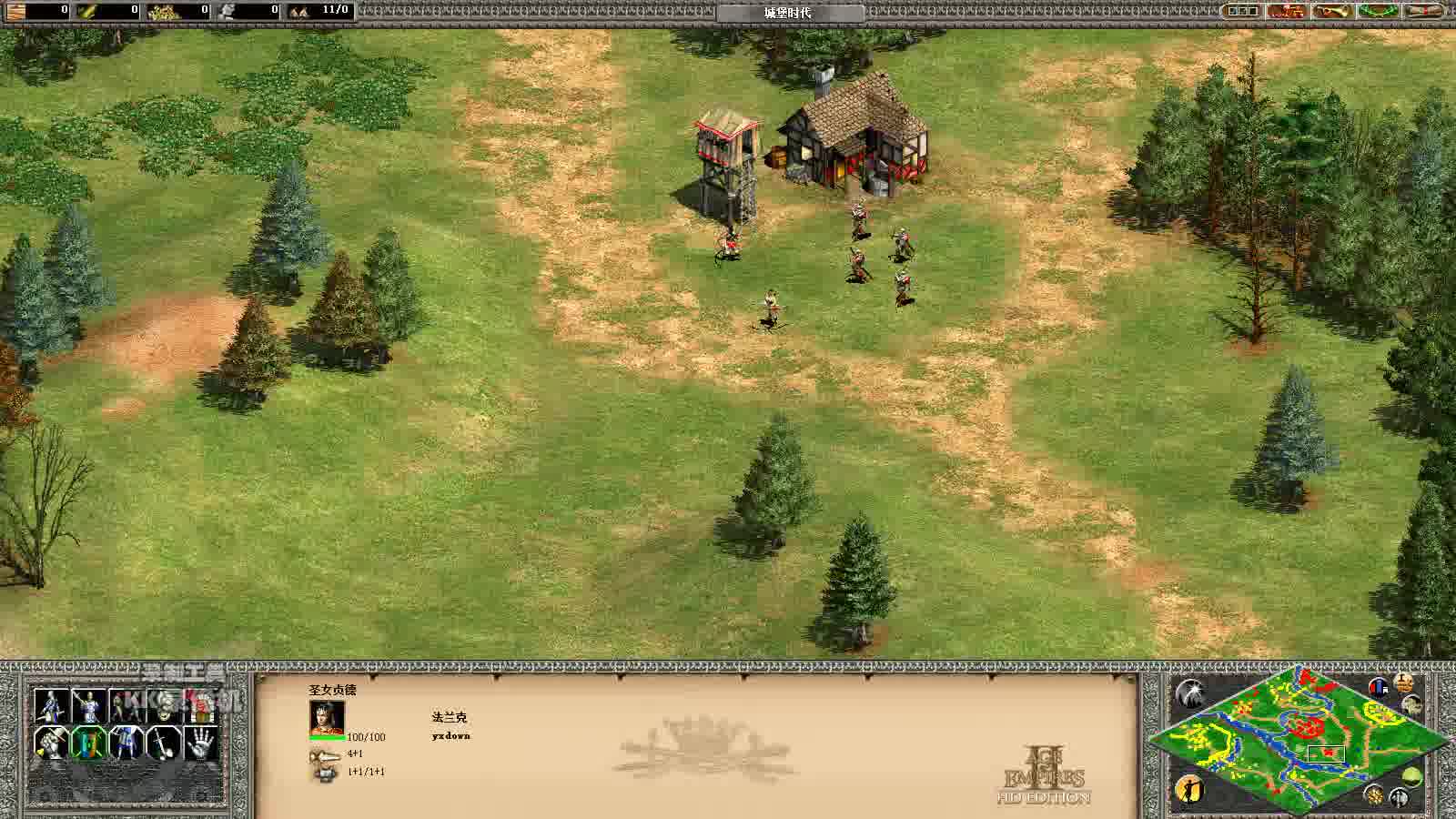Screen dimensions: 1456x819
Task: Click Joan of Arc's unit portrait
Action: [327, 718]
